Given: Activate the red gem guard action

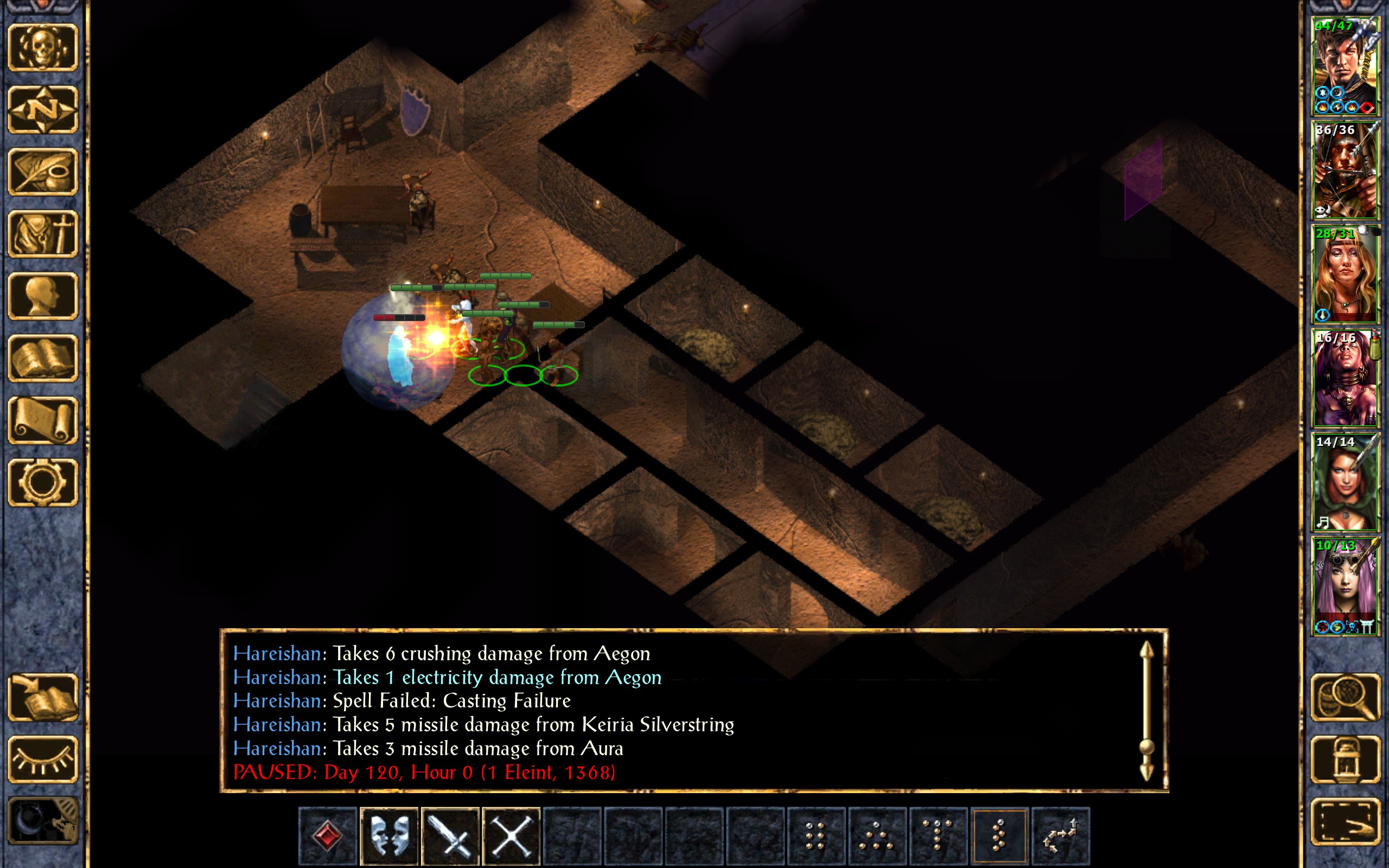Looking at the screenshot, I should click(x=328, y=835).
